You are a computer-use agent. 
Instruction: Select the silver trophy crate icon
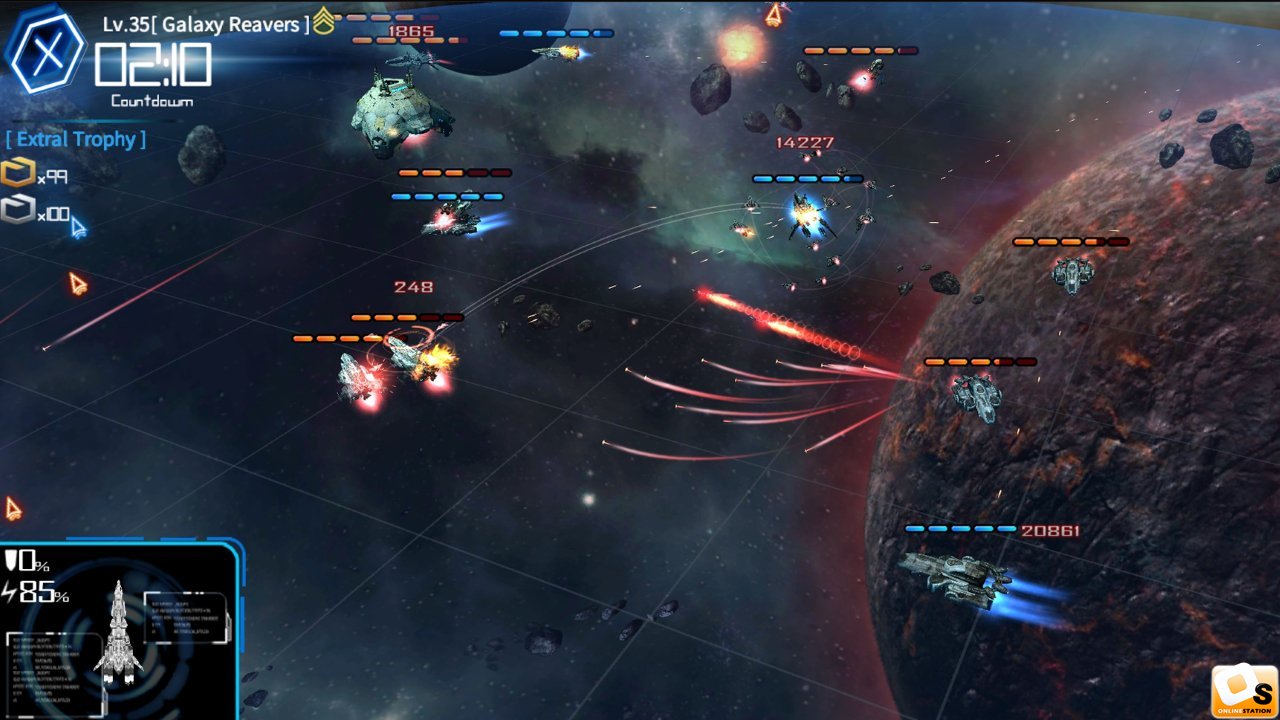pyautogui.click(x=17, y=210)
